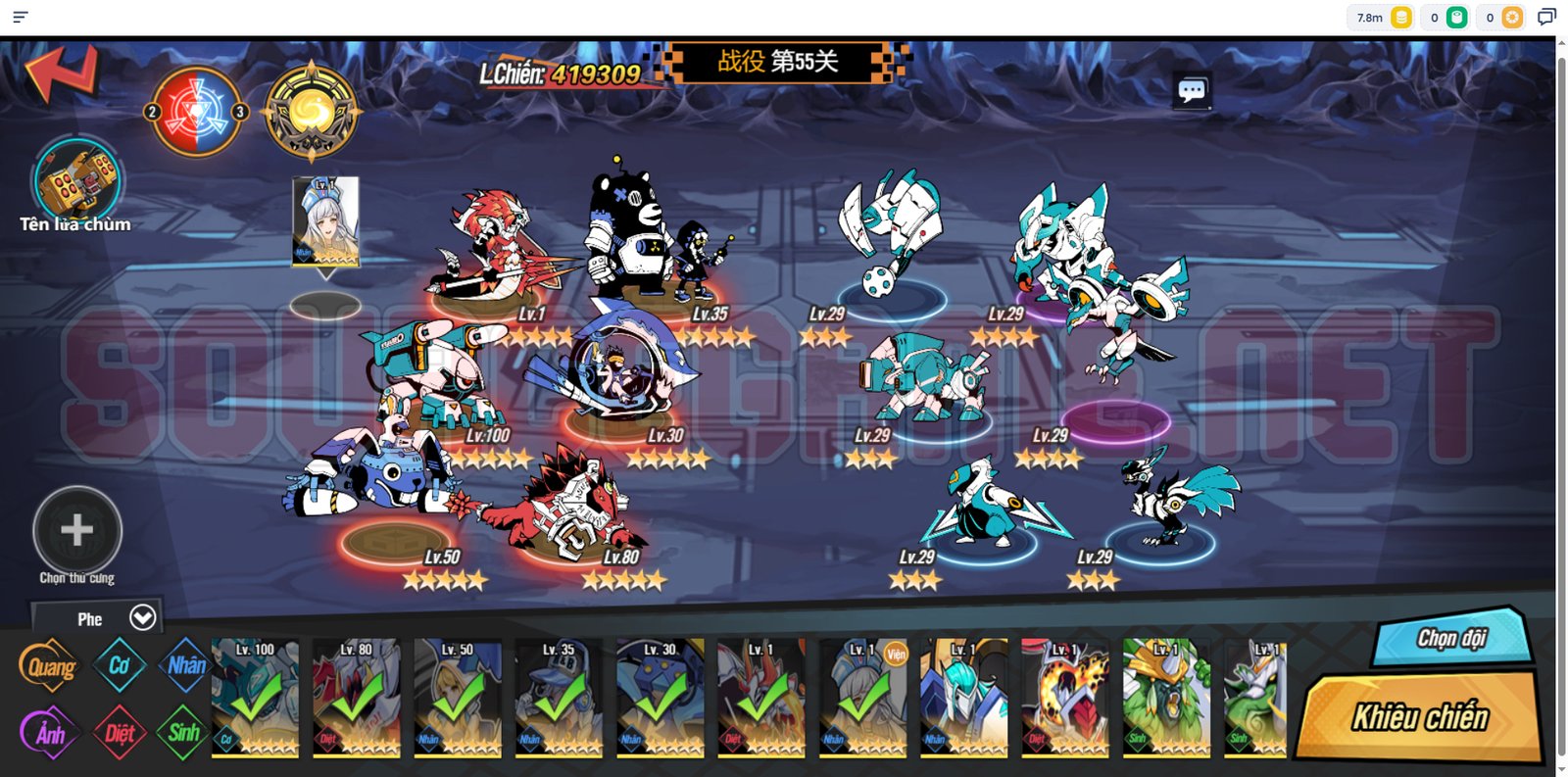This screenshot has height=777, width=1568.
Task: Filter heroes by Ảnh faction
Action: pos(49,733)
